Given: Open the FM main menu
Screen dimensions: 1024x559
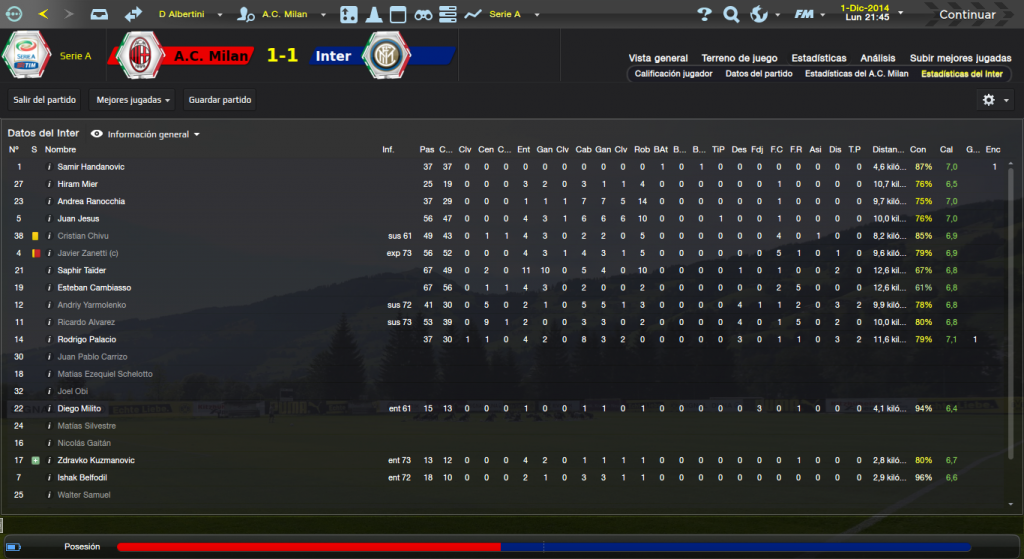Looking at the screenshot, I should point(801,15).
